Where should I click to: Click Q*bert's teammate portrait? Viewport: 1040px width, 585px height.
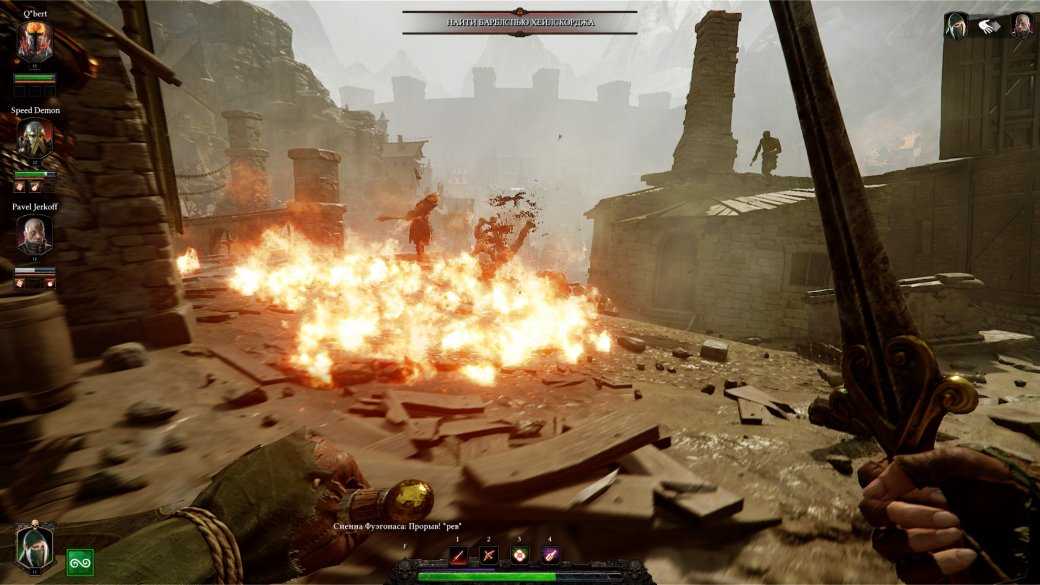click(35, 42)
